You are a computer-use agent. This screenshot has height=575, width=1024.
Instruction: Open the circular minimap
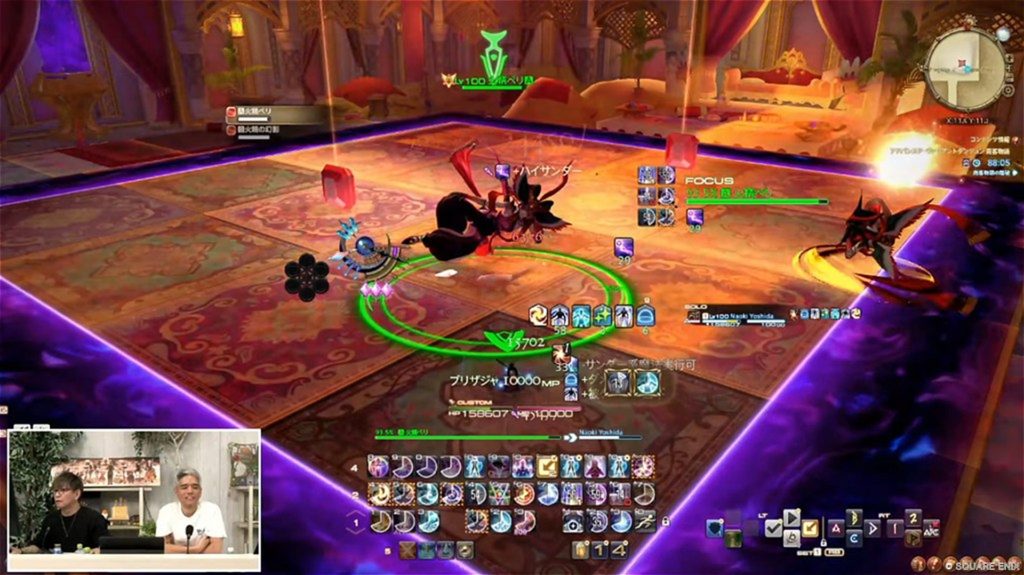(x=966, y=67)
